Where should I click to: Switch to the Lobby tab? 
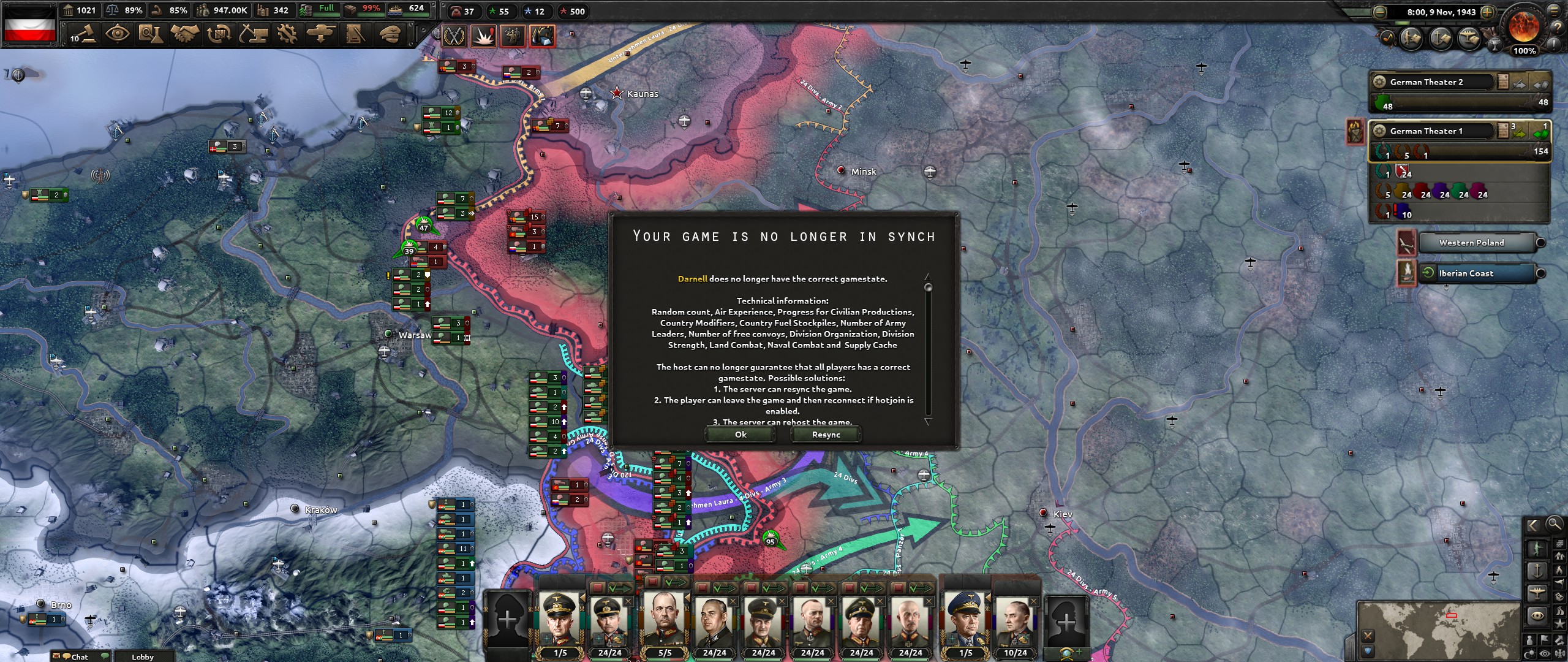click(x=144, y=657)
